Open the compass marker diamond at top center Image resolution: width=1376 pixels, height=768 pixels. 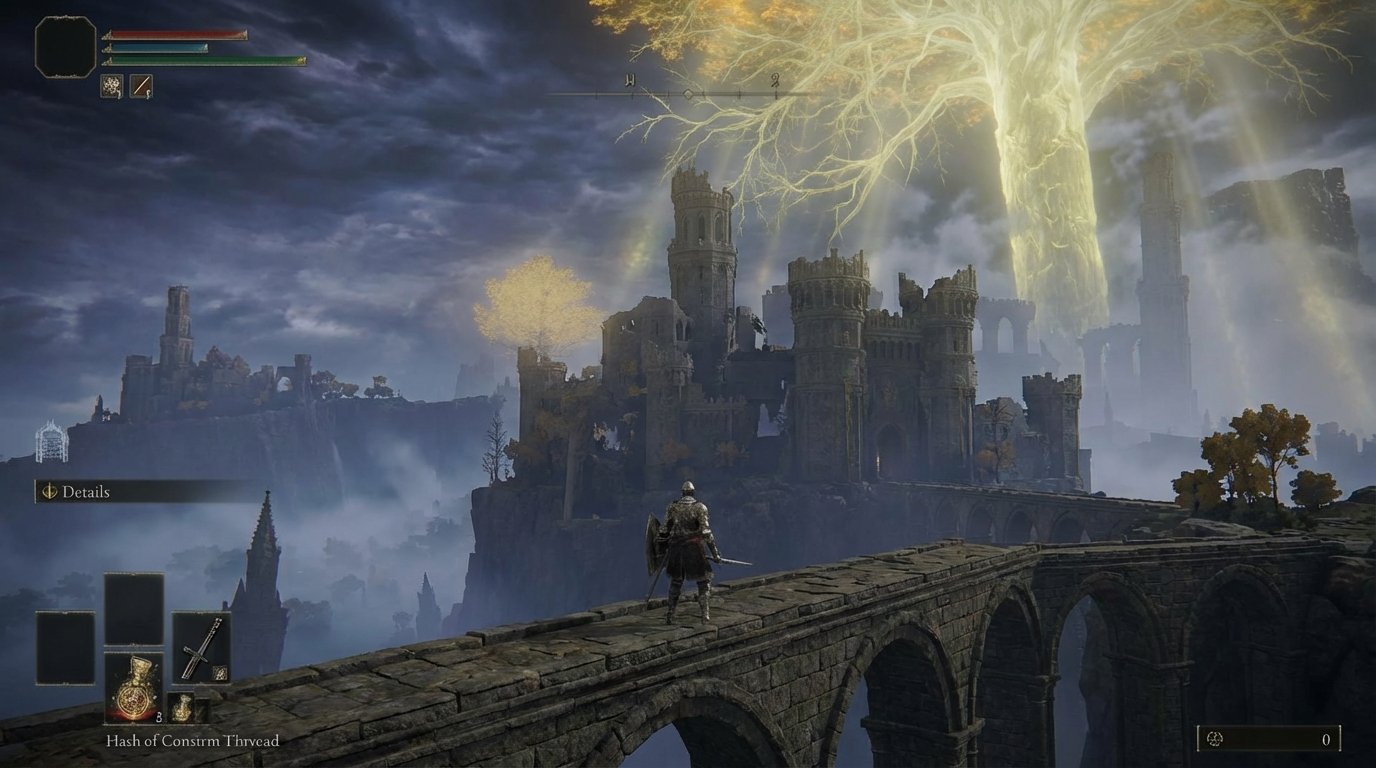688,92
